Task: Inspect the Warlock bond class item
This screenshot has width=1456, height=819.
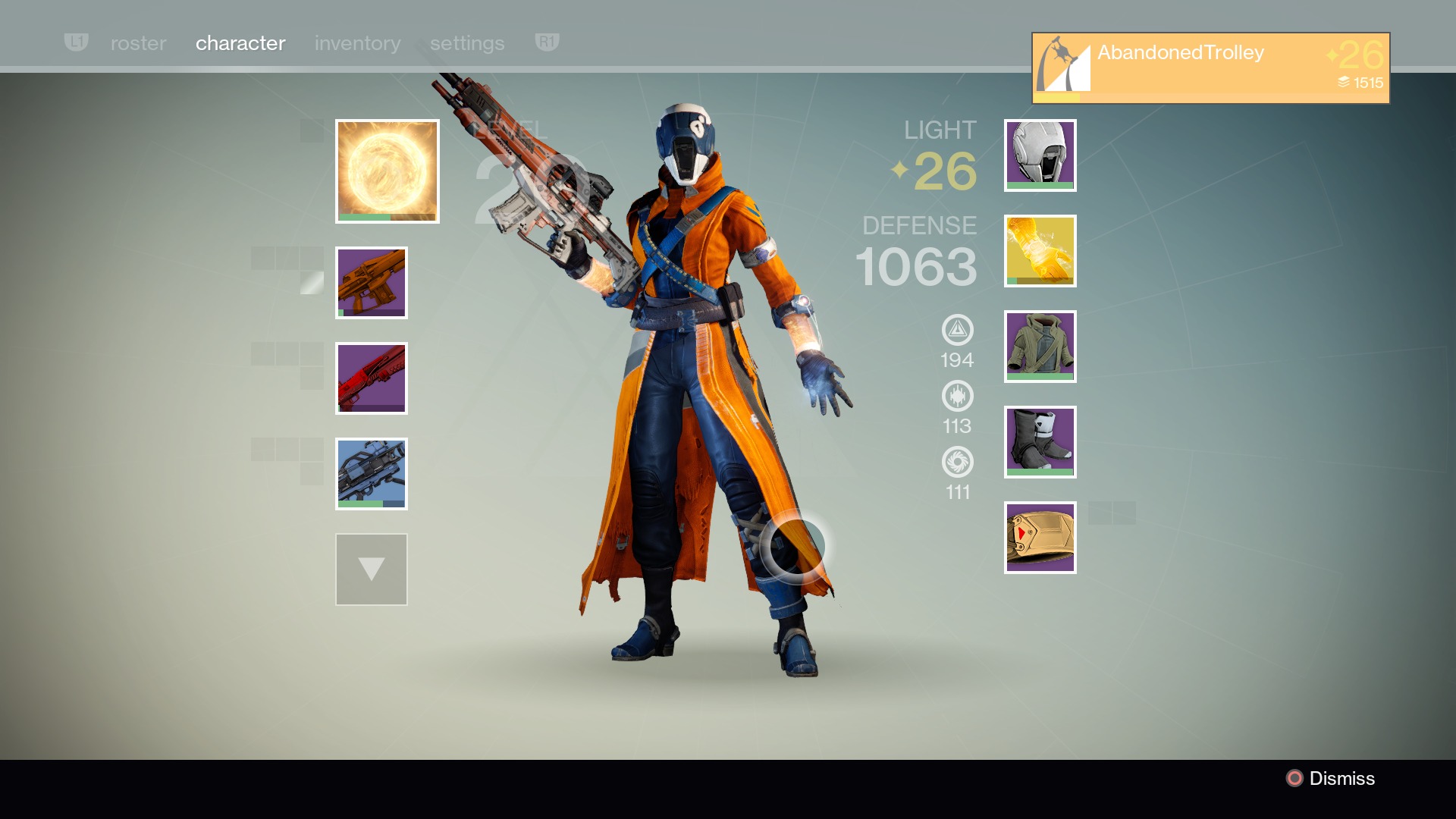Action: pyautogui.click(x=1039, y=538)
